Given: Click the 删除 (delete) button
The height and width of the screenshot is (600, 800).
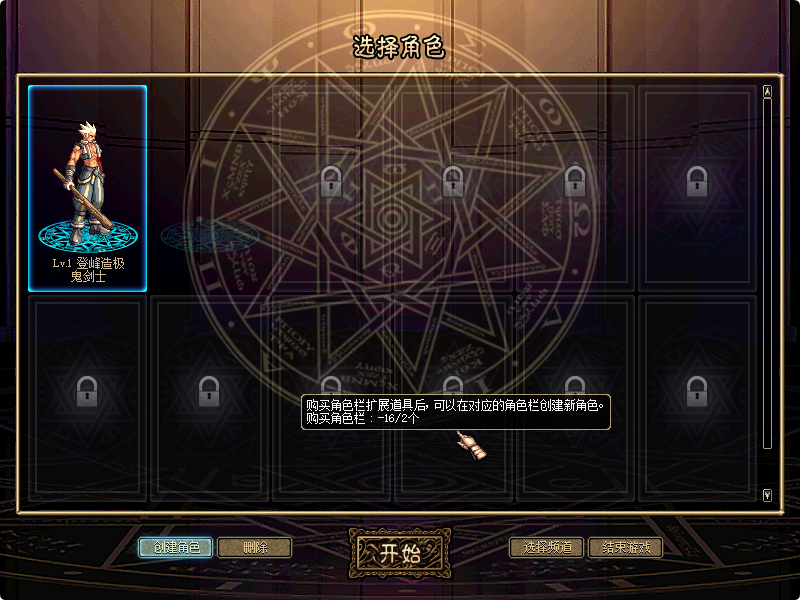Looking at the screenshot, I should tap(254, 547).
